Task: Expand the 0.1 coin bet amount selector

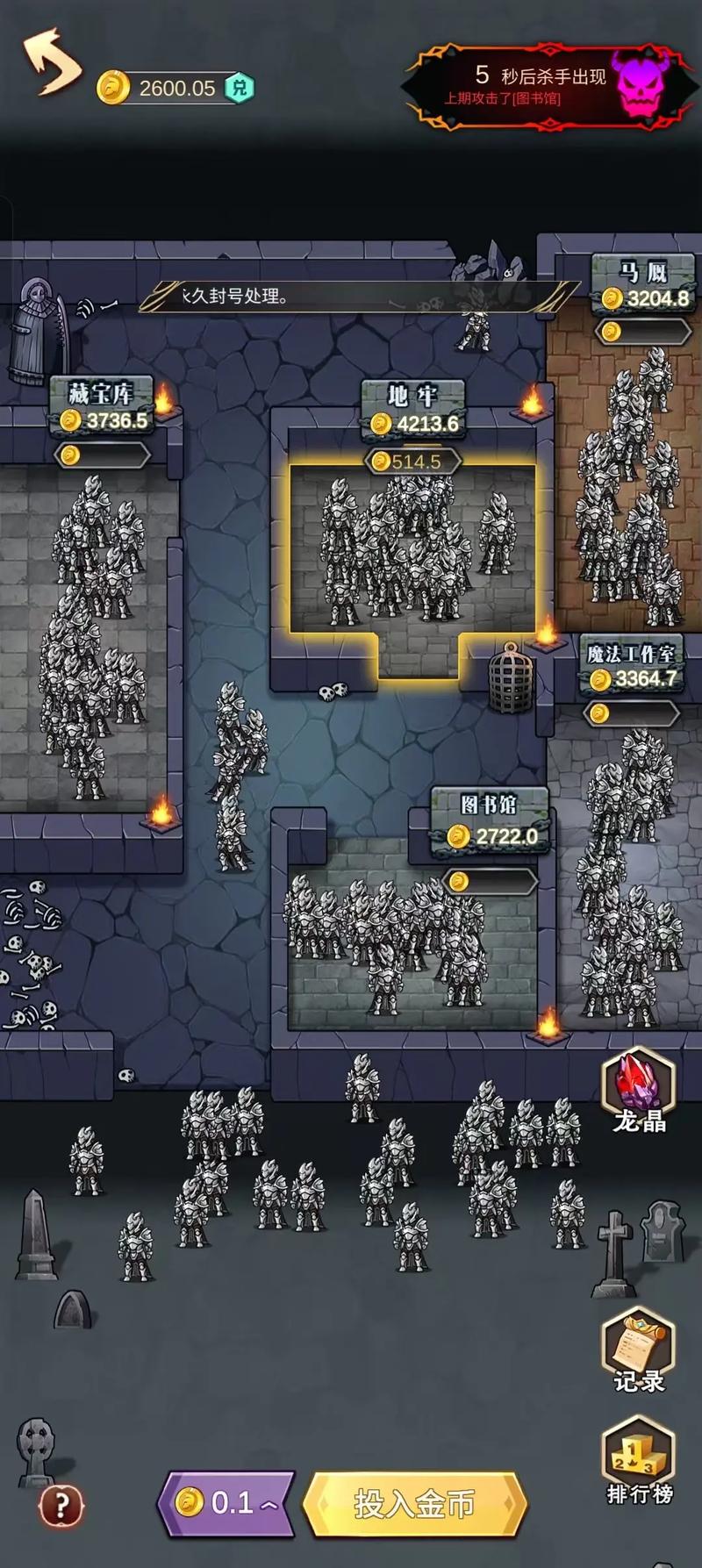Action: point(226,1503)
